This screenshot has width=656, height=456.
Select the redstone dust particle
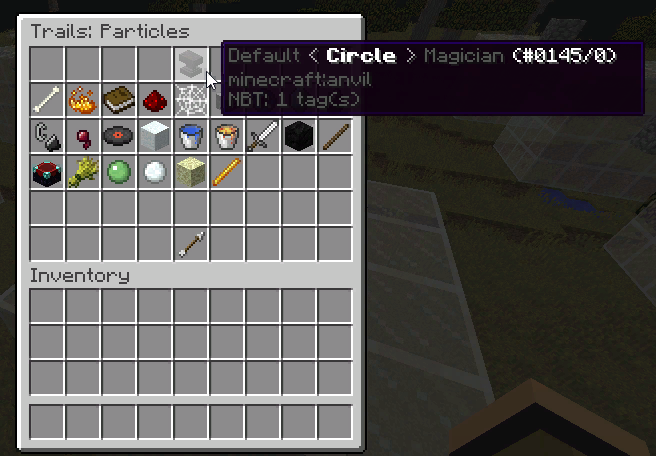154,100
